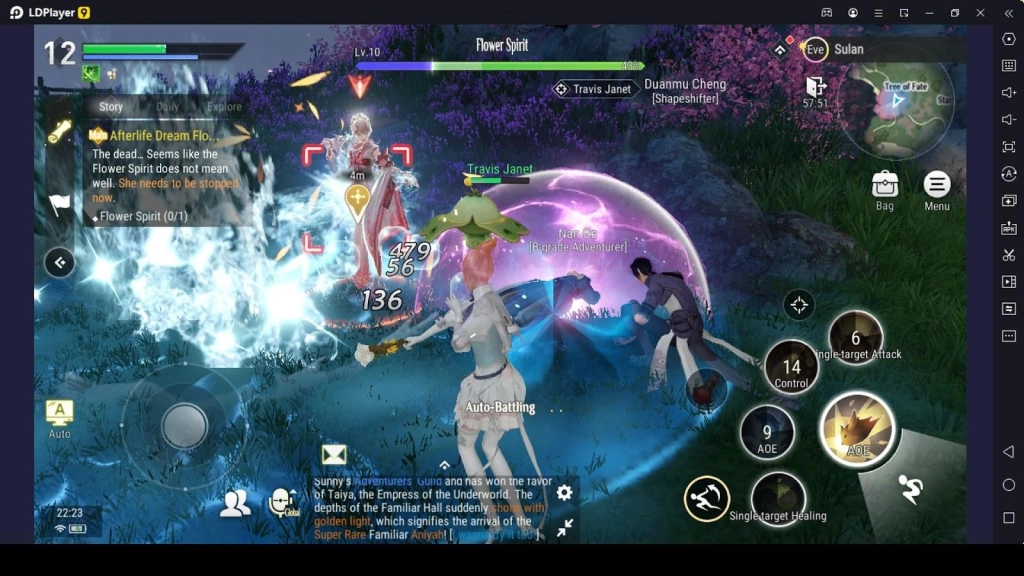Trigger the glowing main AOE attack
Screen dimensions: 1024x576
pos(857,429)
